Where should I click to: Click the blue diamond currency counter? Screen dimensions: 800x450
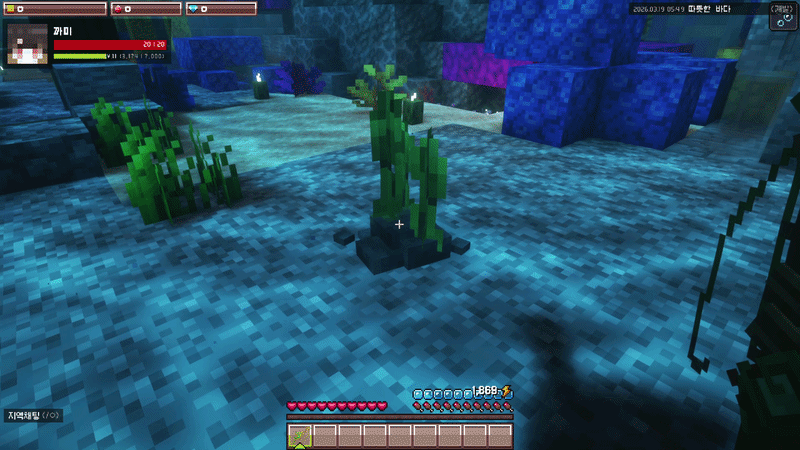click(x=220, y=8)
